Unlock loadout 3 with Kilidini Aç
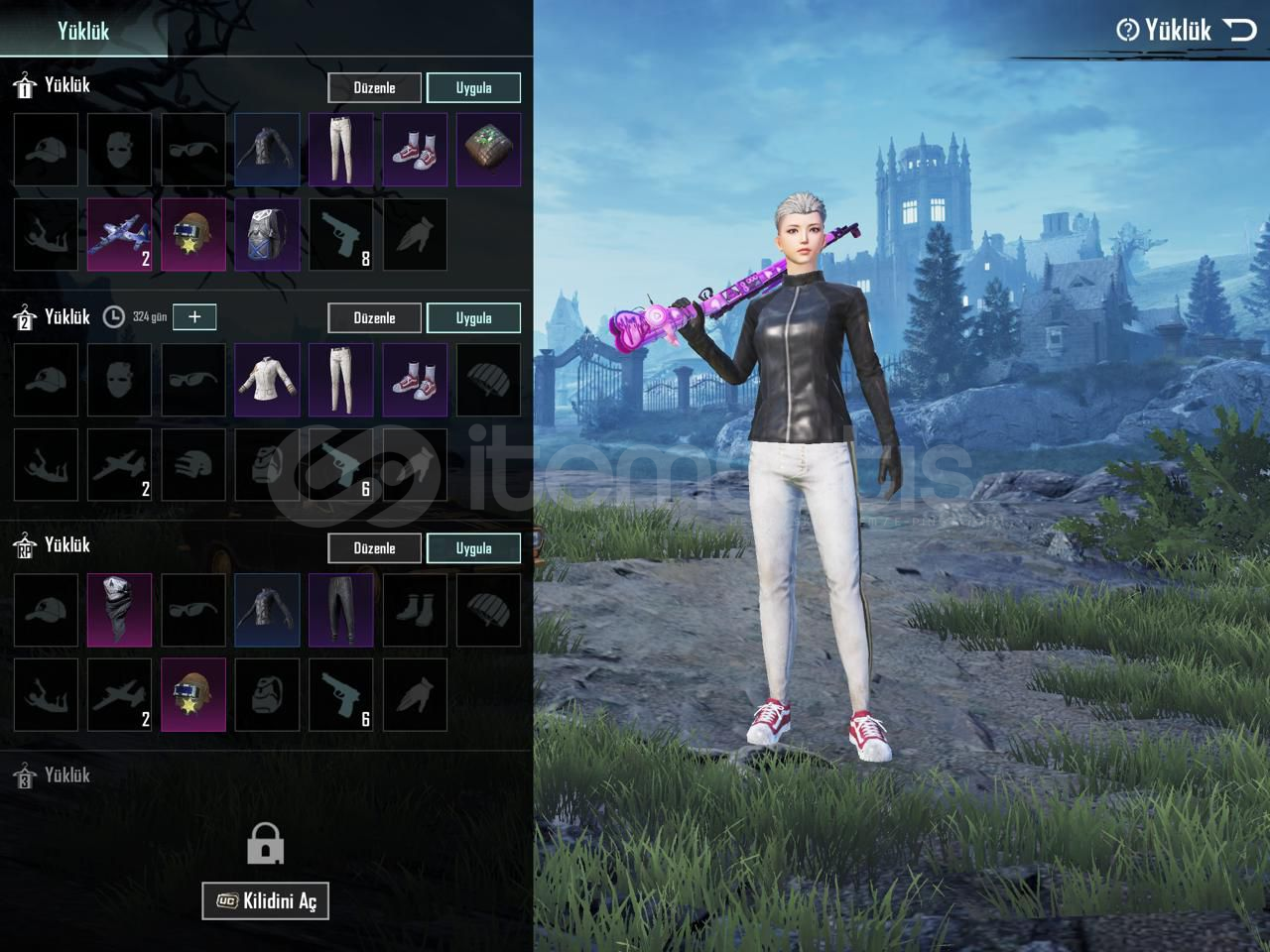This screenshot has width=1270, height=952. pos(265,900)
